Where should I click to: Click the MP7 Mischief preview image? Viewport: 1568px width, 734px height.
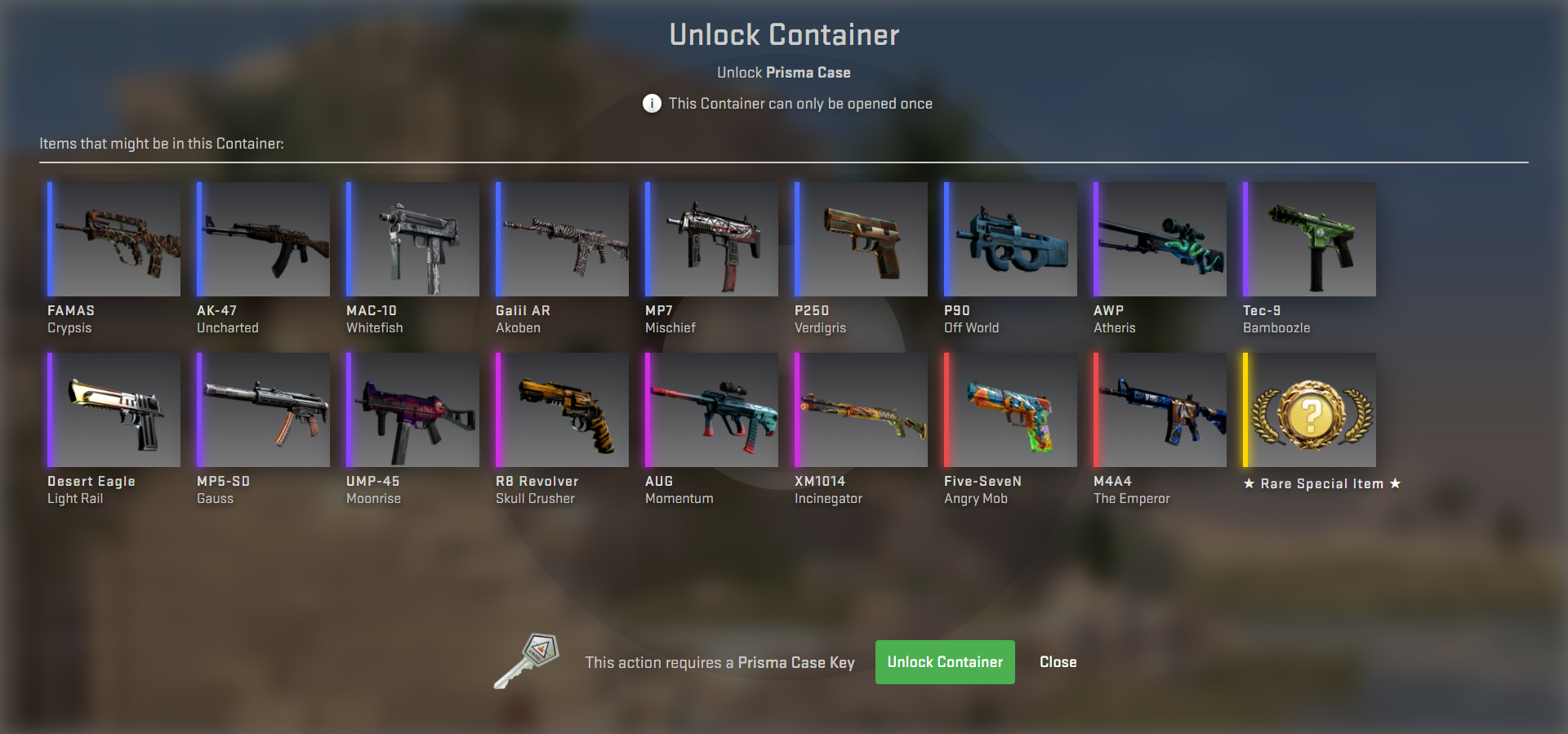[x=710, y=238]
